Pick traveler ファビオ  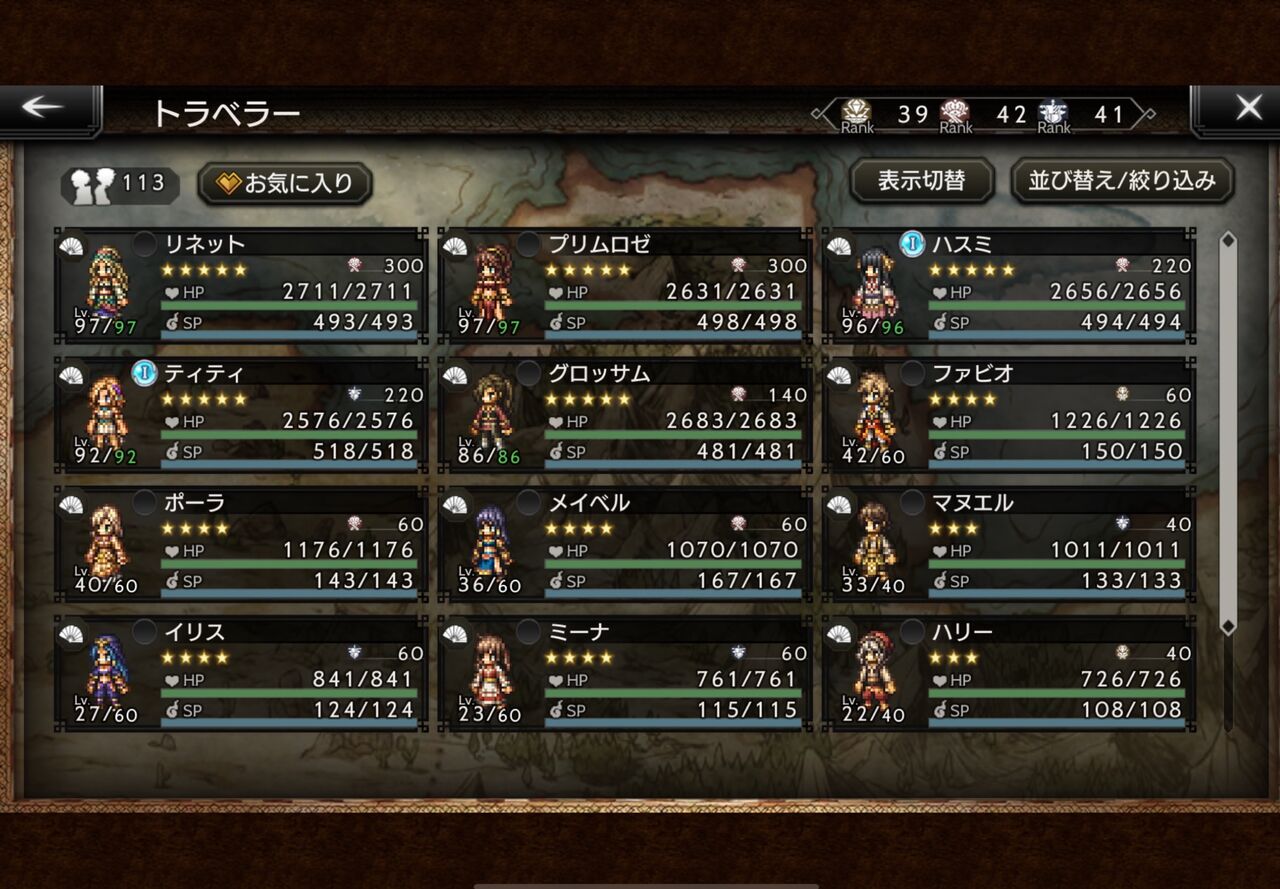[1009, 414]
